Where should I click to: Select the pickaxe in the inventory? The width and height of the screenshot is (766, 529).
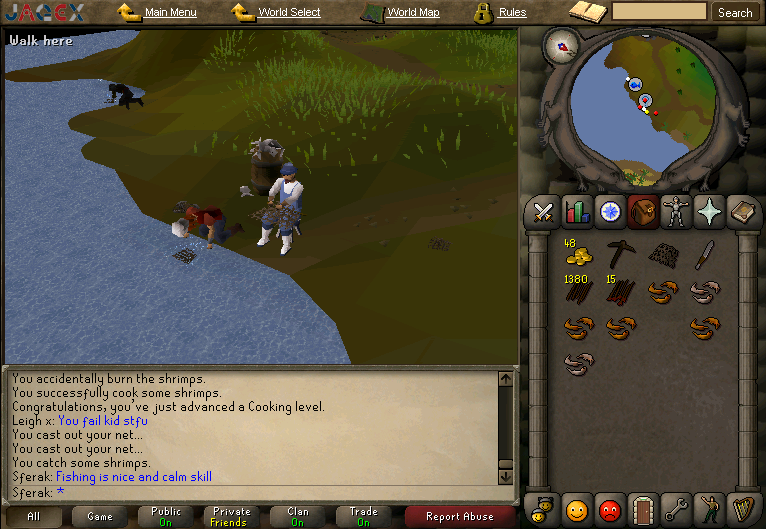[621, 254]
